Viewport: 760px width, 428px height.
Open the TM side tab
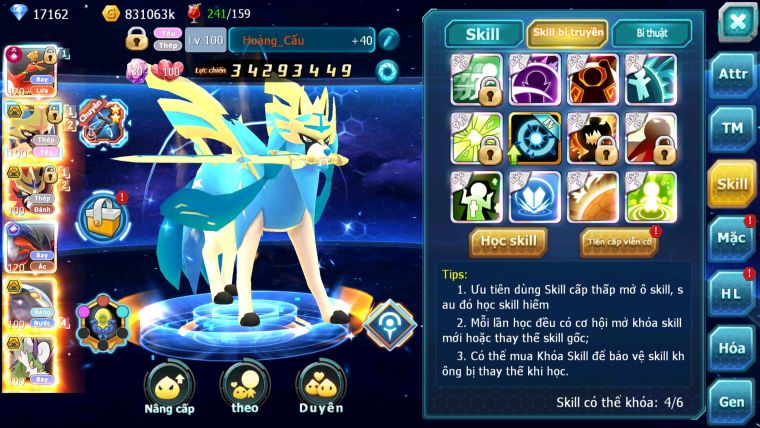click(733, 129)
